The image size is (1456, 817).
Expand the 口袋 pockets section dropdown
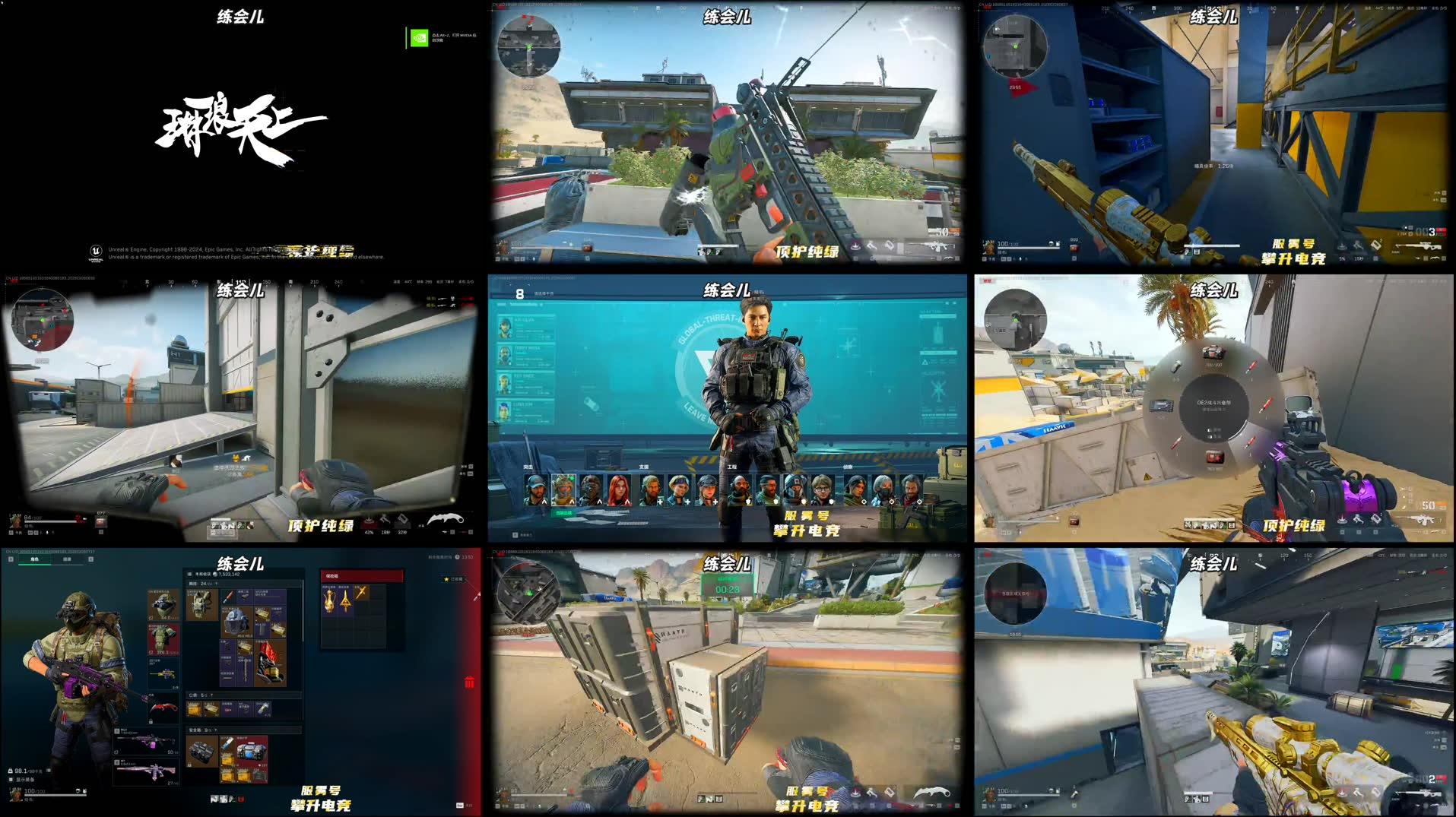coord(212,695)
